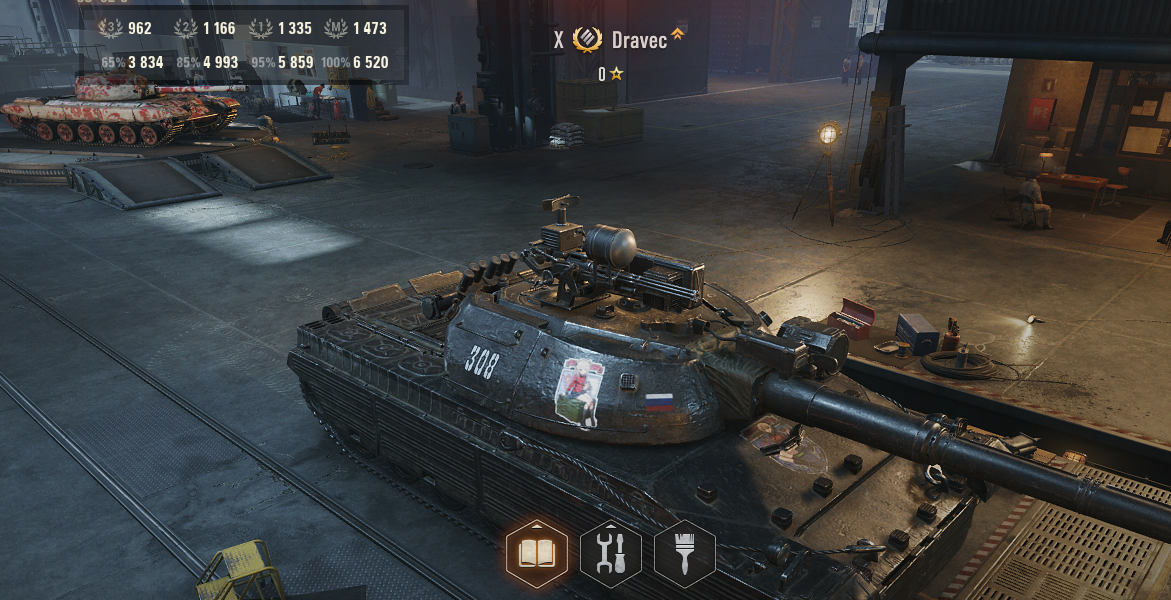Click the orange double-chevron icon beside Dravec
The image size is (1171, 600).
point(678,34)
